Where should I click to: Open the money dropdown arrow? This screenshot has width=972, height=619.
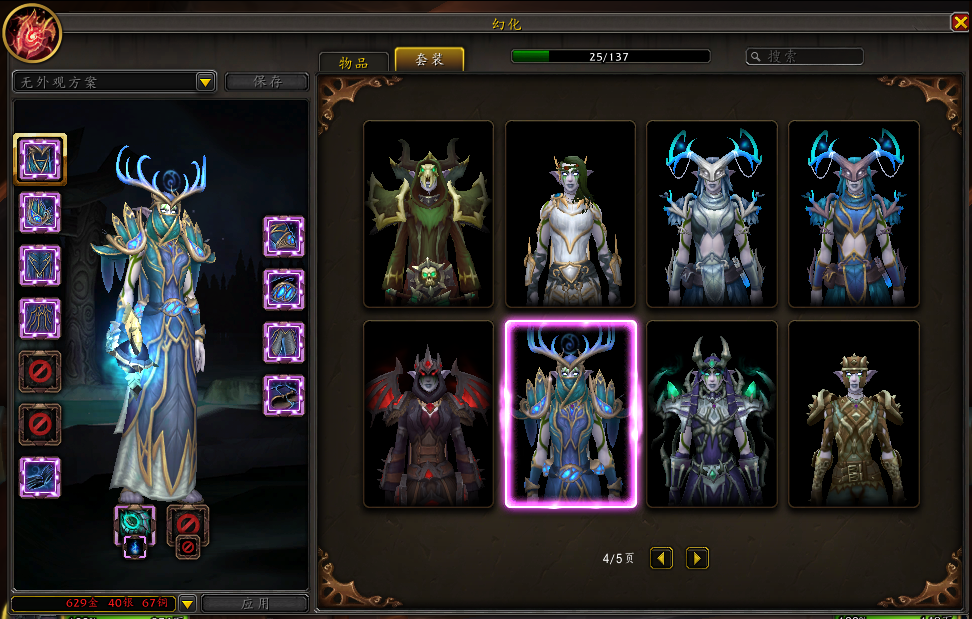(187, 603)
